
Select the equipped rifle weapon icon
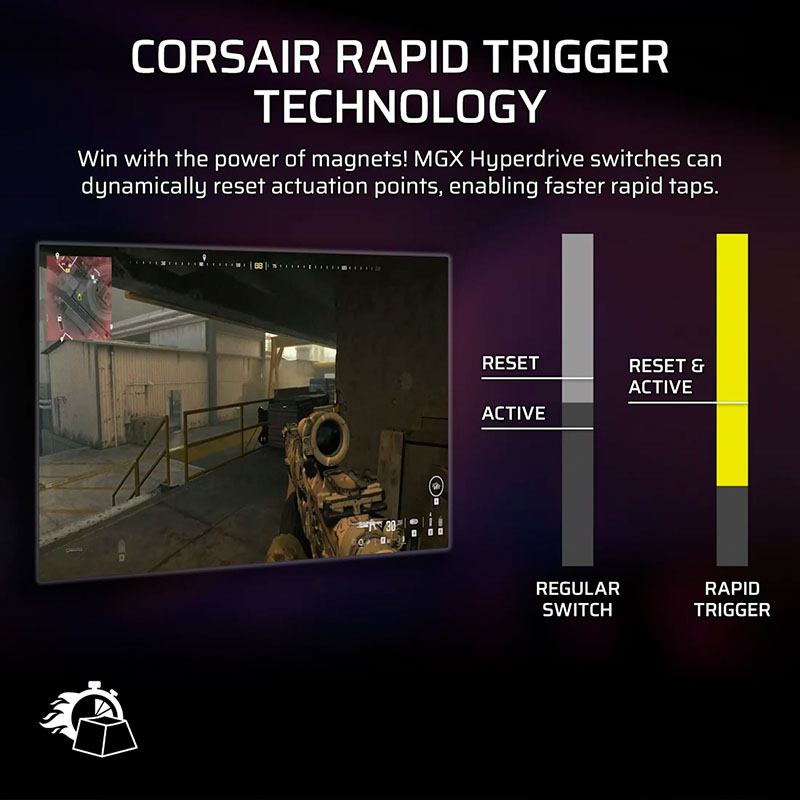point(371,524)
